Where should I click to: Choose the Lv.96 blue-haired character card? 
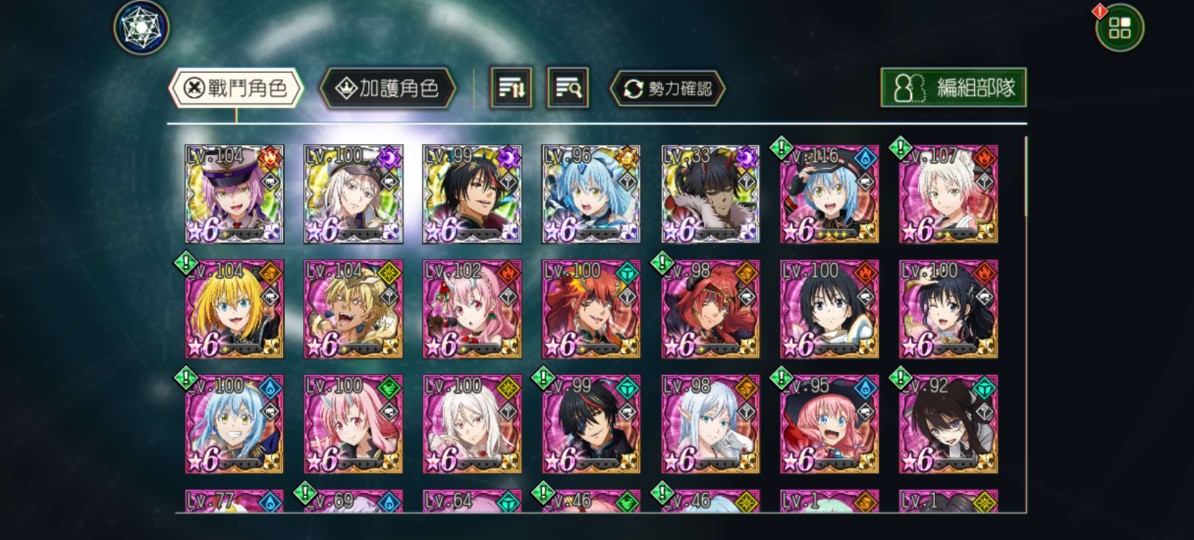pos(591,194)
